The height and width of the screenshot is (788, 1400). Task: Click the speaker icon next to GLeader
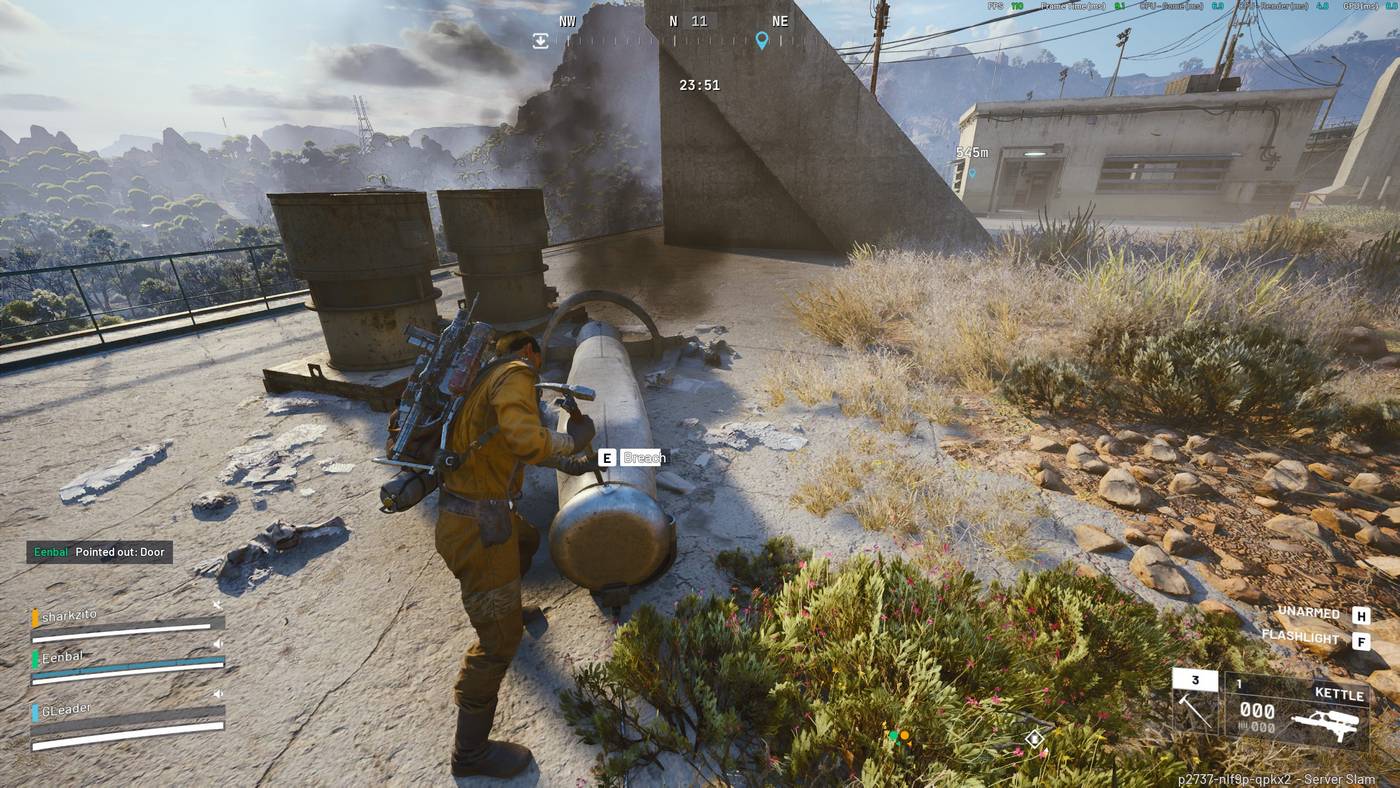tap(218, 693)
